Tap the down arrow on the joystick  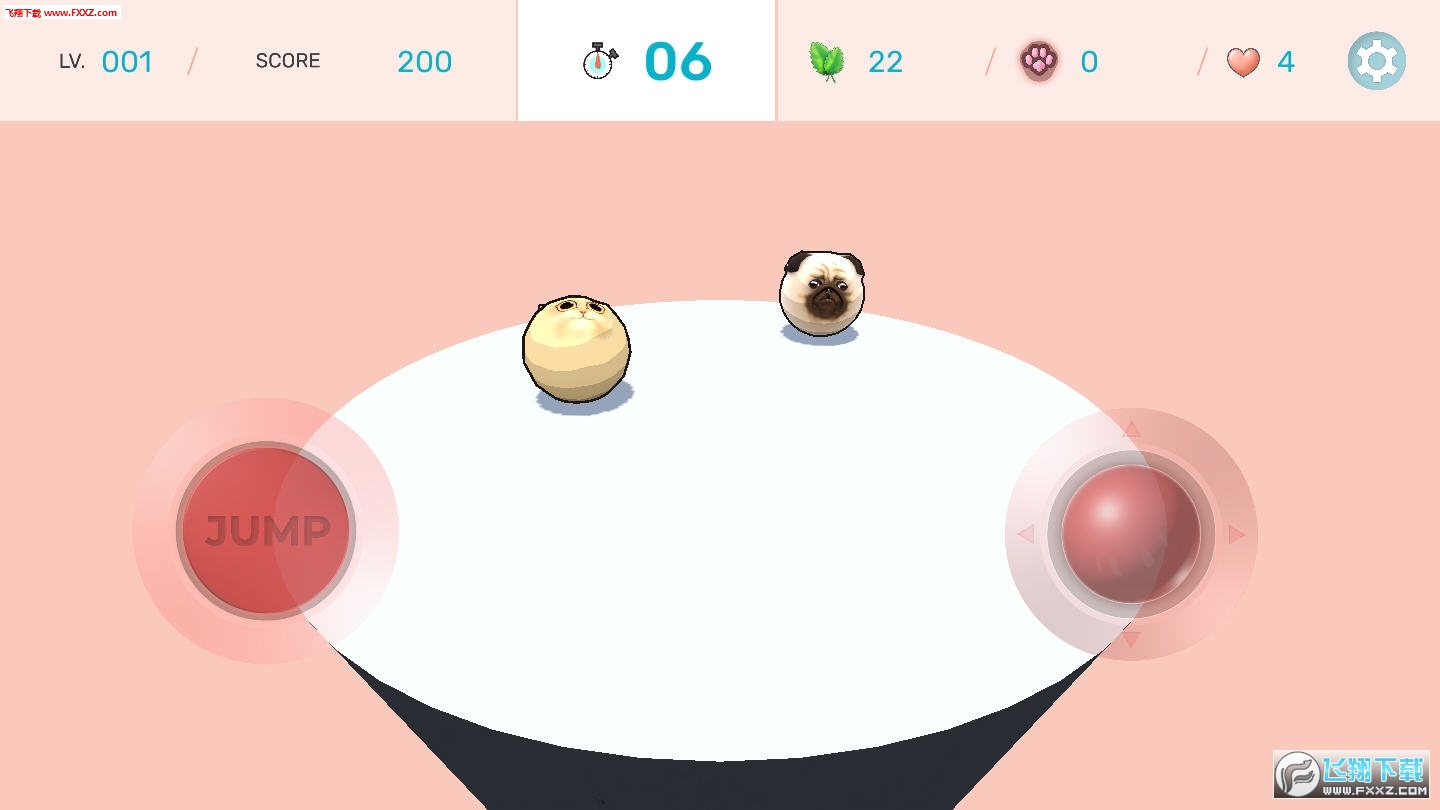point(1131,637)
